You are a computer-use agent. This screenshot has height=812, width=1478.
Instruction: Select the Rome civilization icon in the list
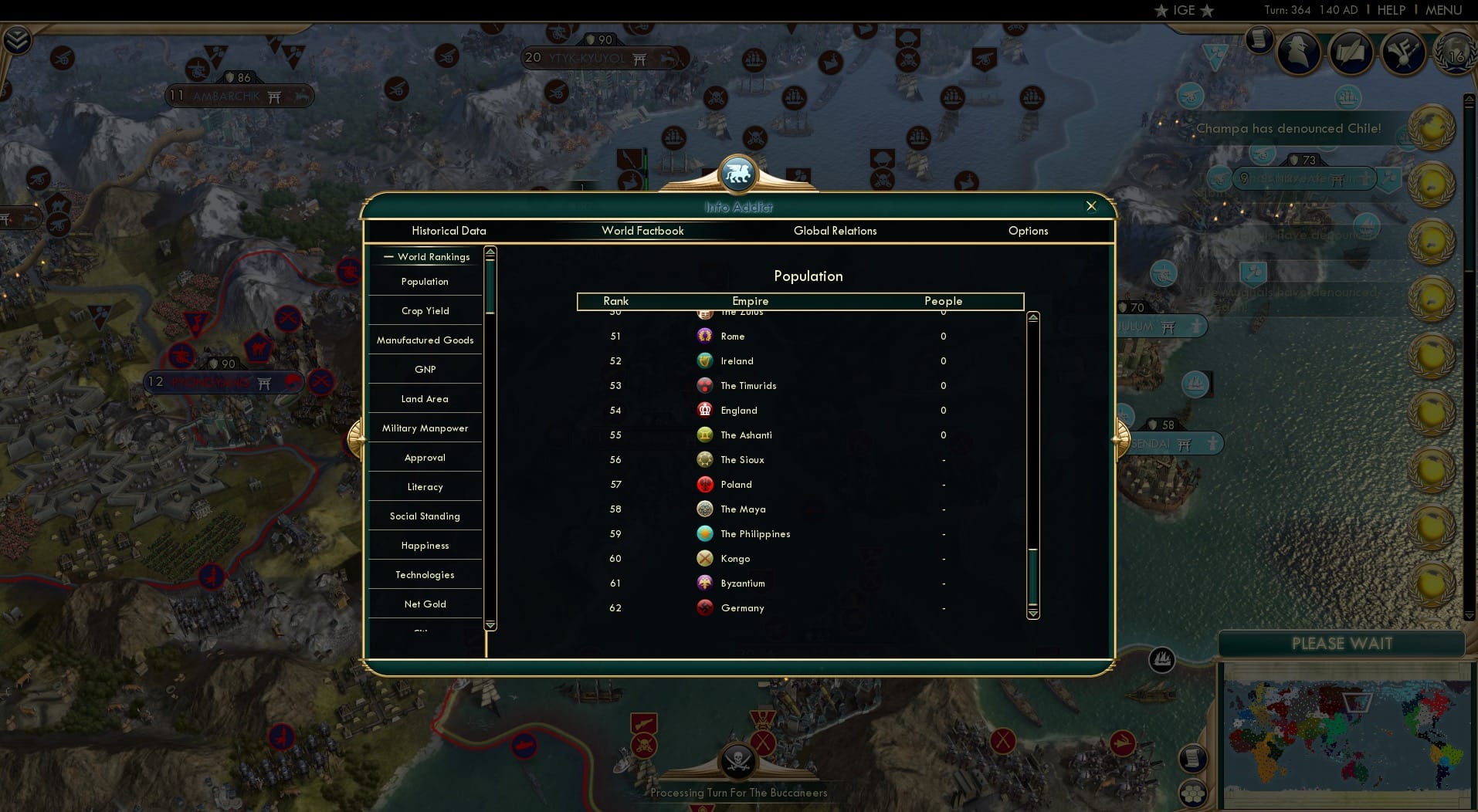click(705, 337)
